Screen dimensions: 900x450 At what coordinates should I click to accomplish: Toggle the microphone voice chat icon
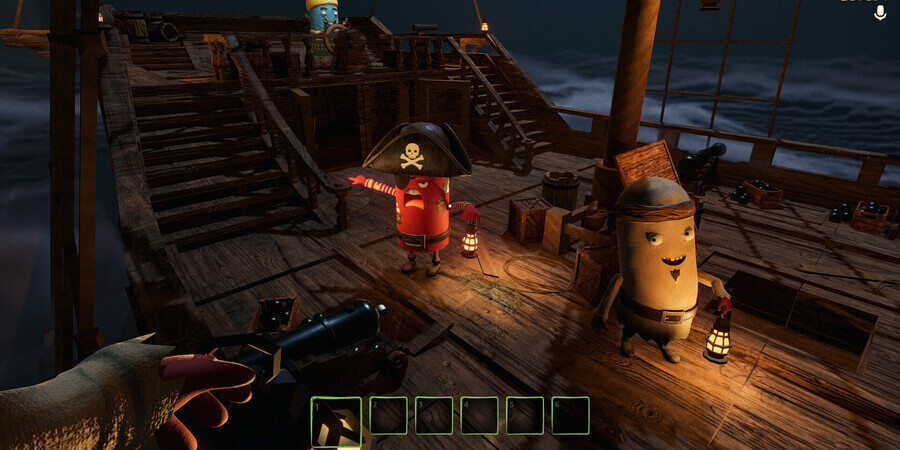pos(880,12)
